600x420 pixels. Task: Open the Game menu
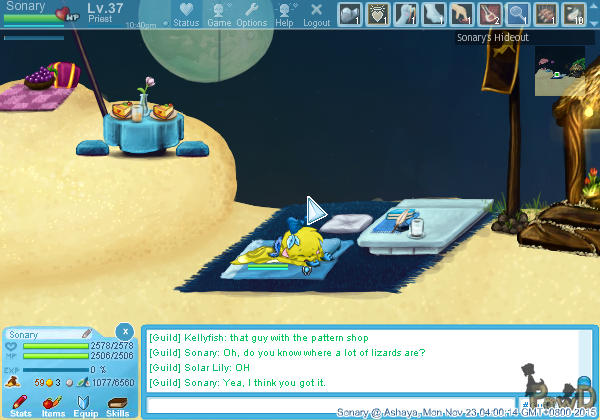click(219, 14)
